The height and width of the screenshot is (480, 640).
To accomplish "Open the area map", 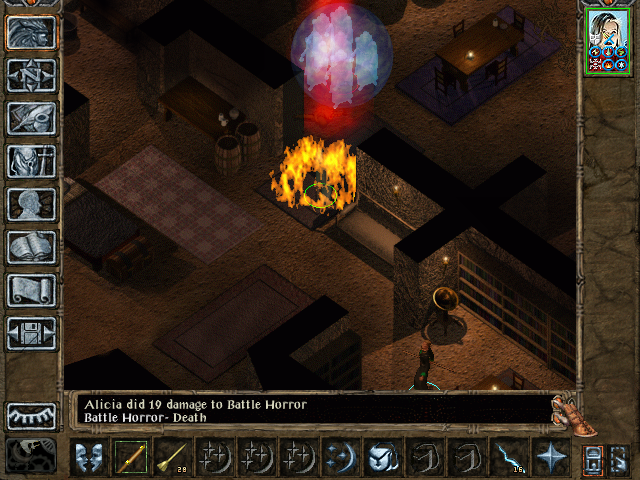I will point(32,75).
